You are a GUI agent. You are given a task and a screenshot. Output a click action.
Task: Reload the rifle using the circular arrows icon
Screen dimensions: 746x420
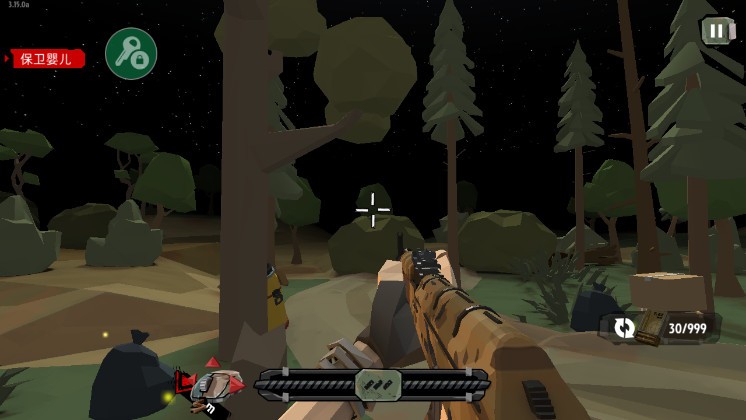pyautogui.click(x=624, y=327)
